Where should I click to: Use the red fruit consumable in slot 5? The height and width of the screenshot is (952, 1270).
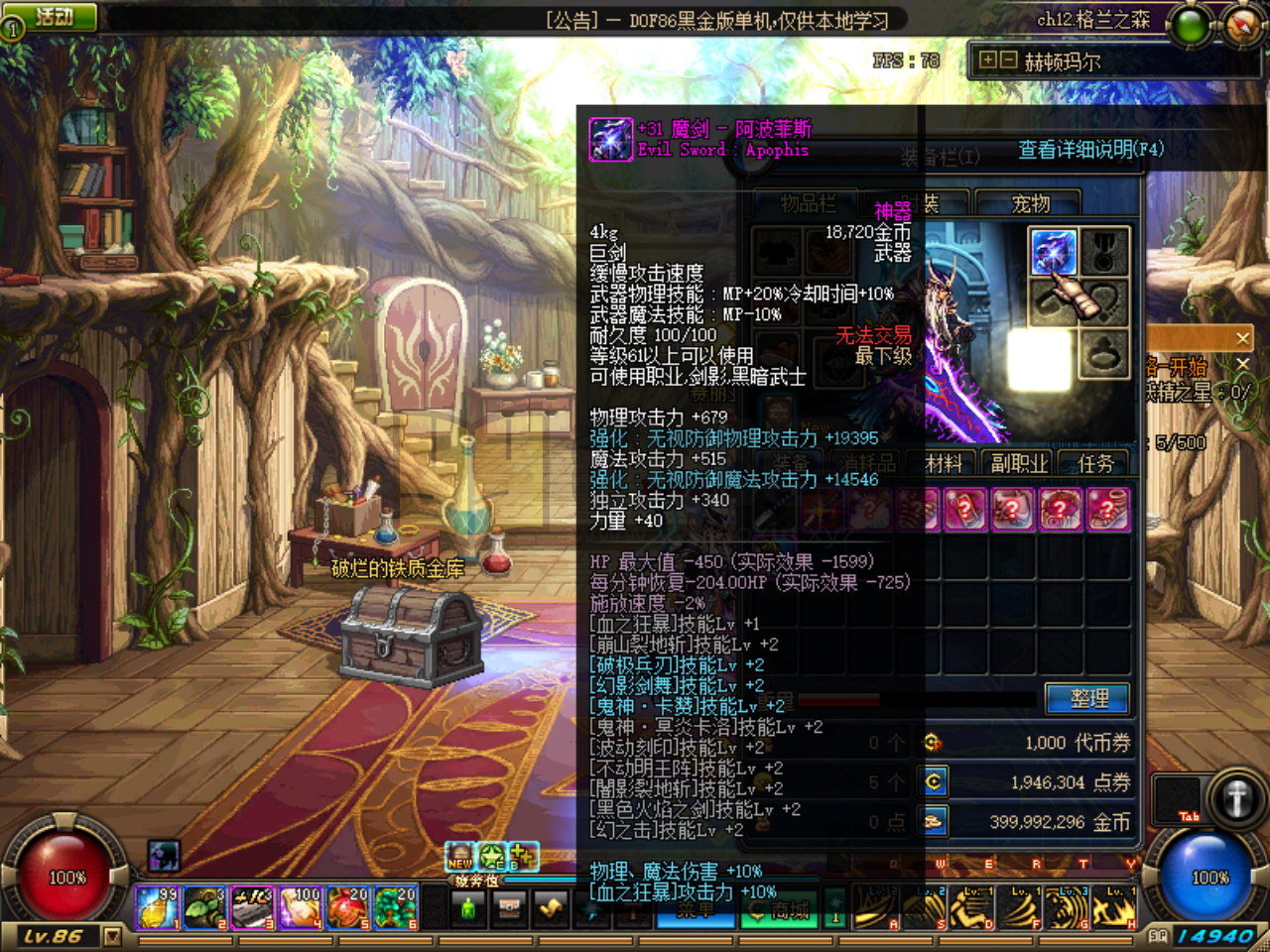click(x=347, y=906)
